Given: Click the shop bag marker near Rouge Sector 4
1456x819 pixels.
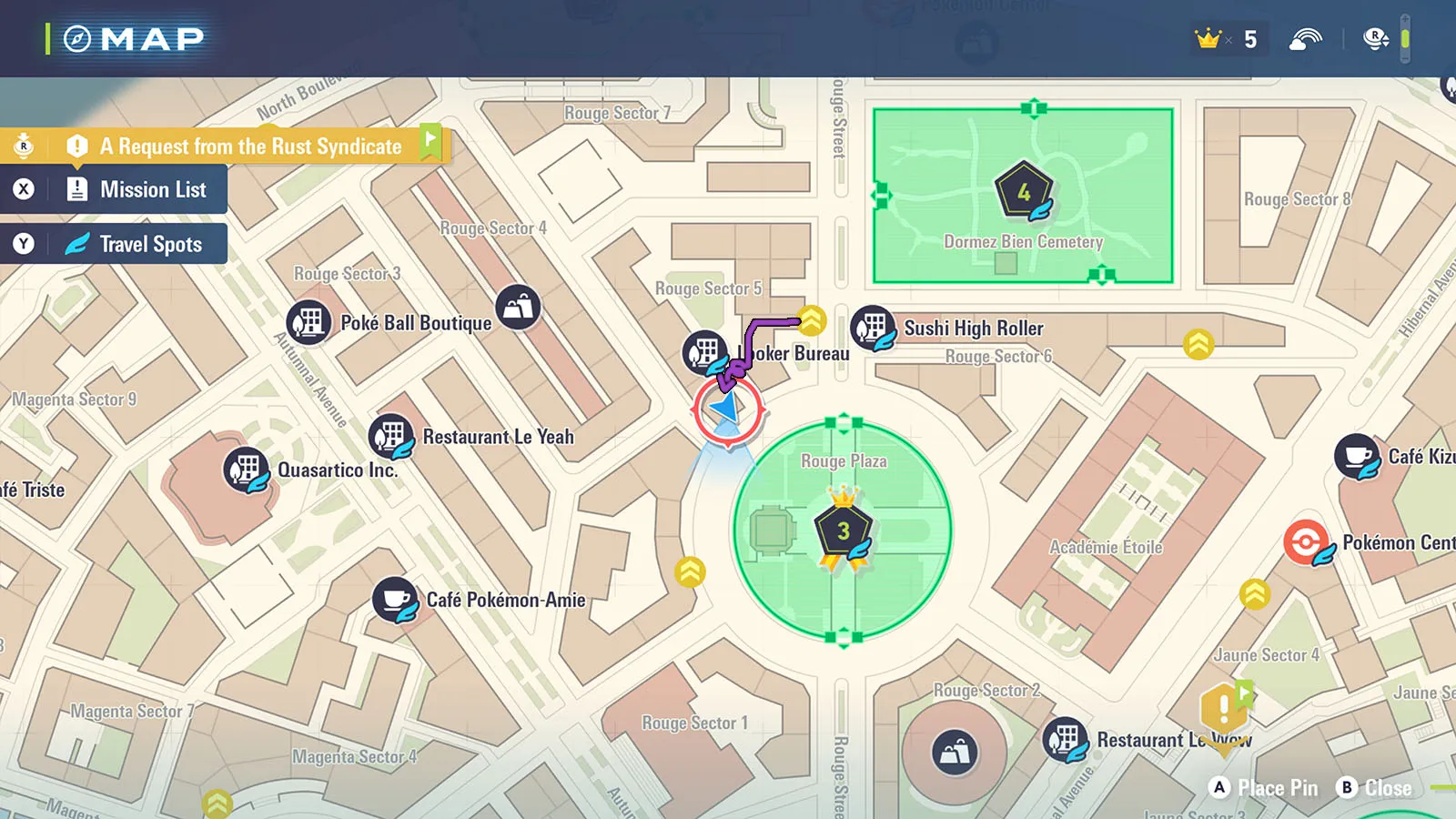Looking at the screenshot, I should point(519,308).
